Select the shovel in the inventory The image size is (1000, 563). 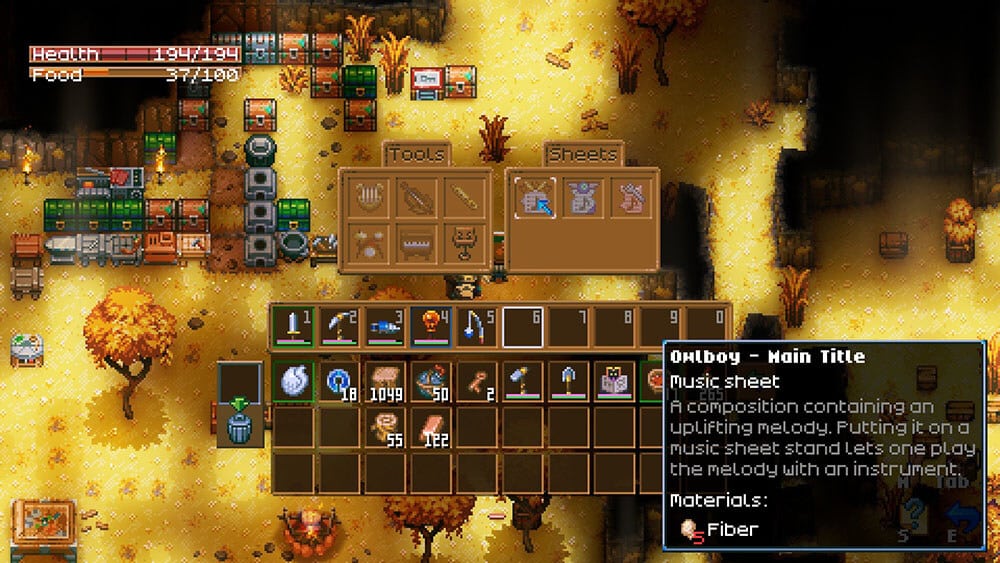pyautogui.click(x=569, y=381)
